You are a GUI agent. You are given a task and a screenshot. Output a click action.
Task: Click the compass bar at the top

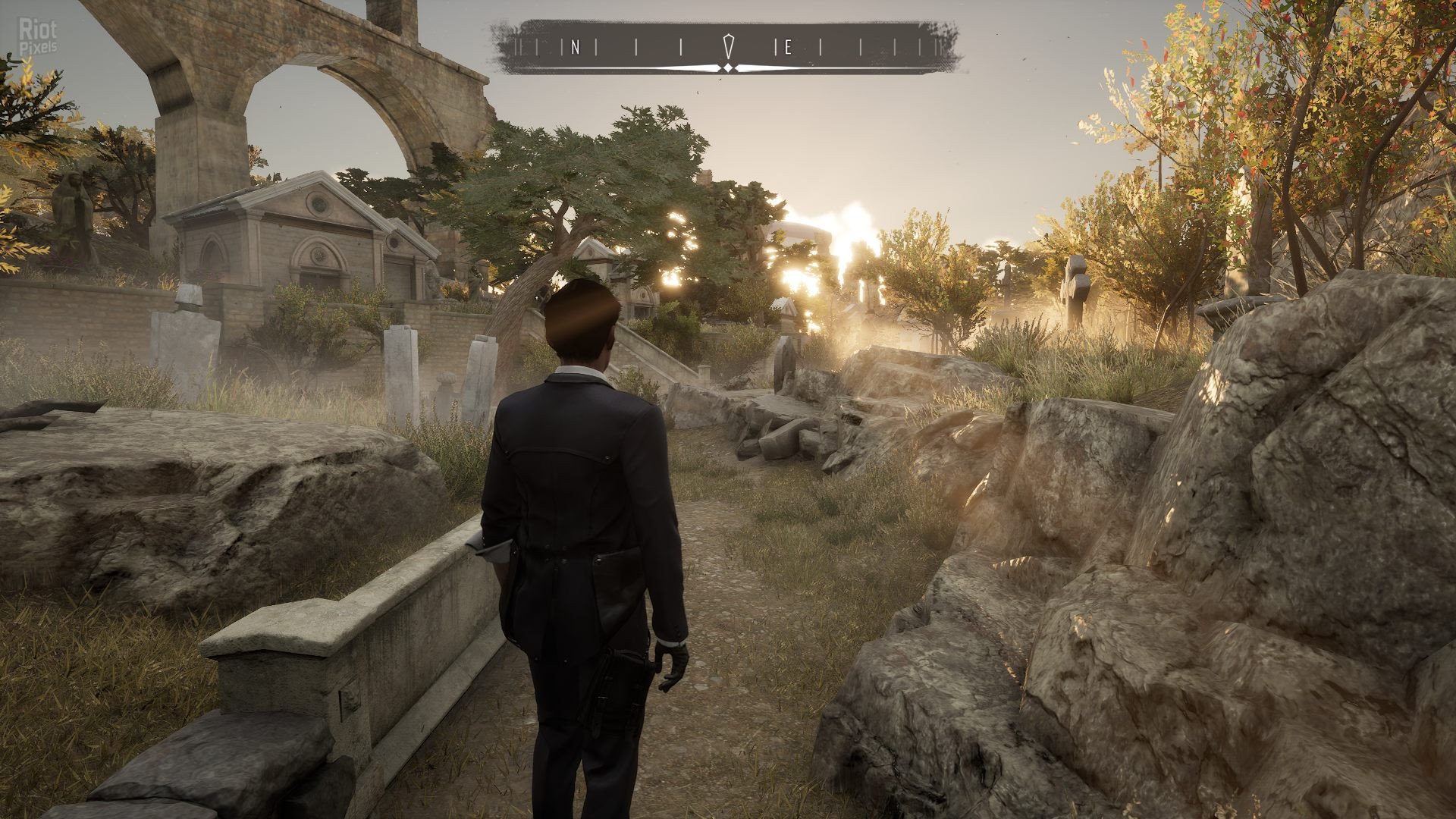(x=728, y=48)
